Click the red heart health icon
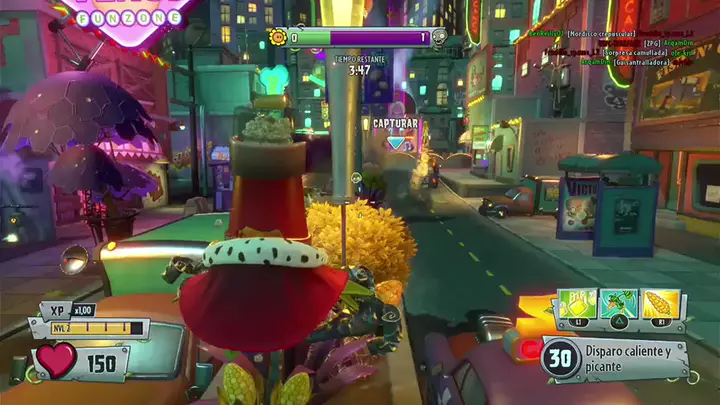This screenshot has width=720, height=405. [x=57, y=362]
